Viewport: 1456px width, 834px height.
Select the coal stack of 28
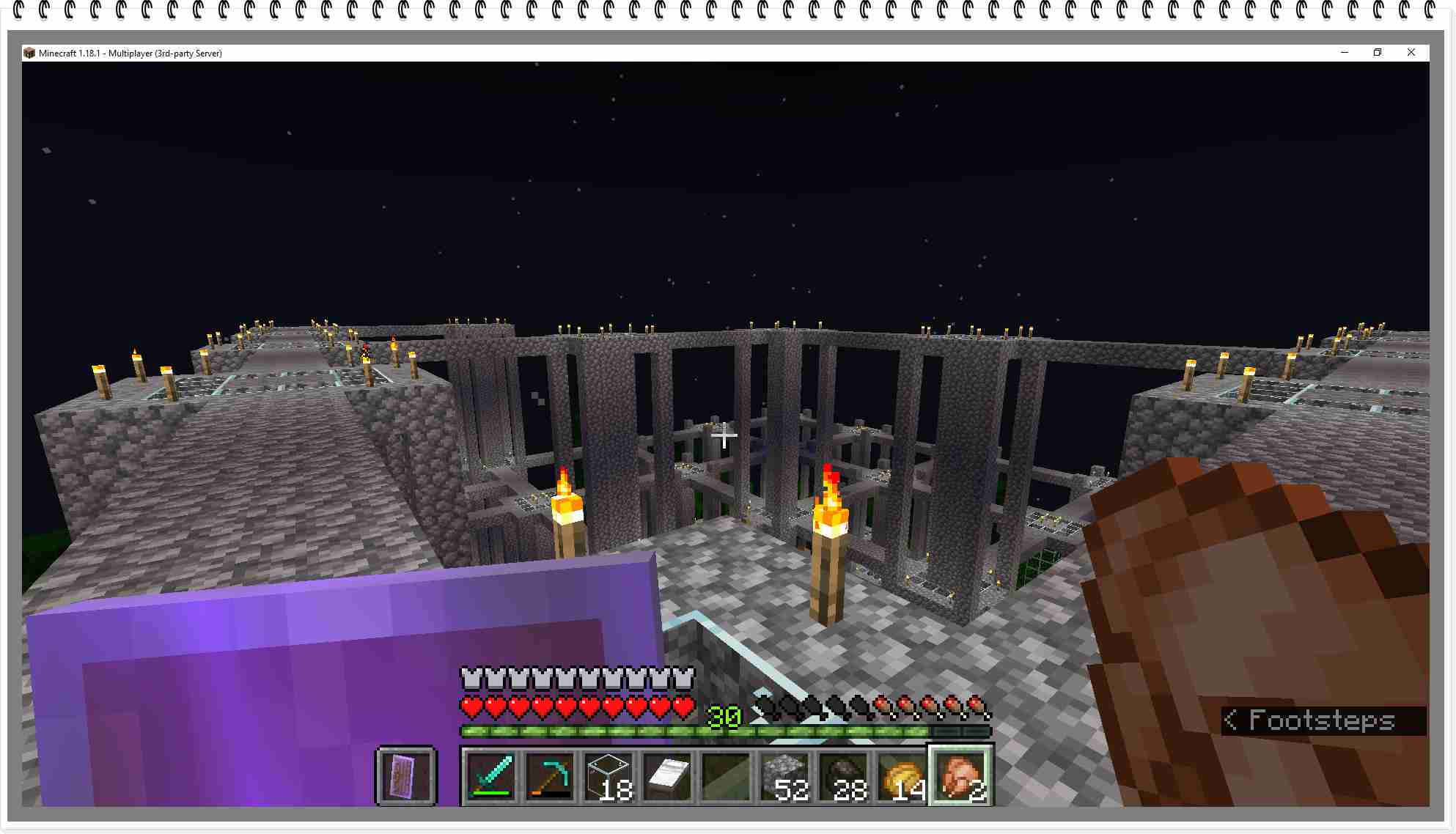click(x=843, y=776)
